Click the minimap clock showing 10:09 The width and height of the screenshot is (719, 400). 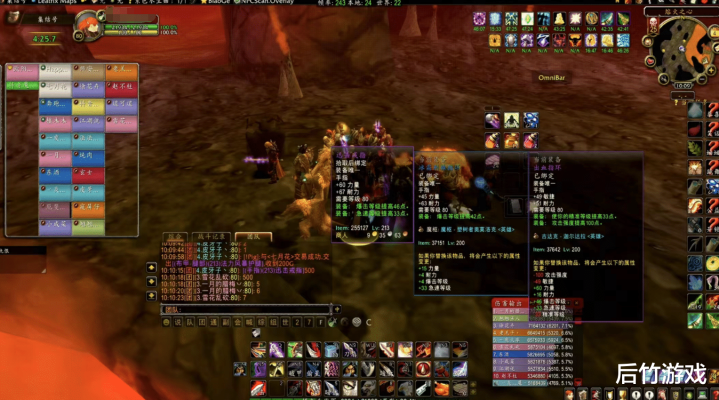[681, 86]
